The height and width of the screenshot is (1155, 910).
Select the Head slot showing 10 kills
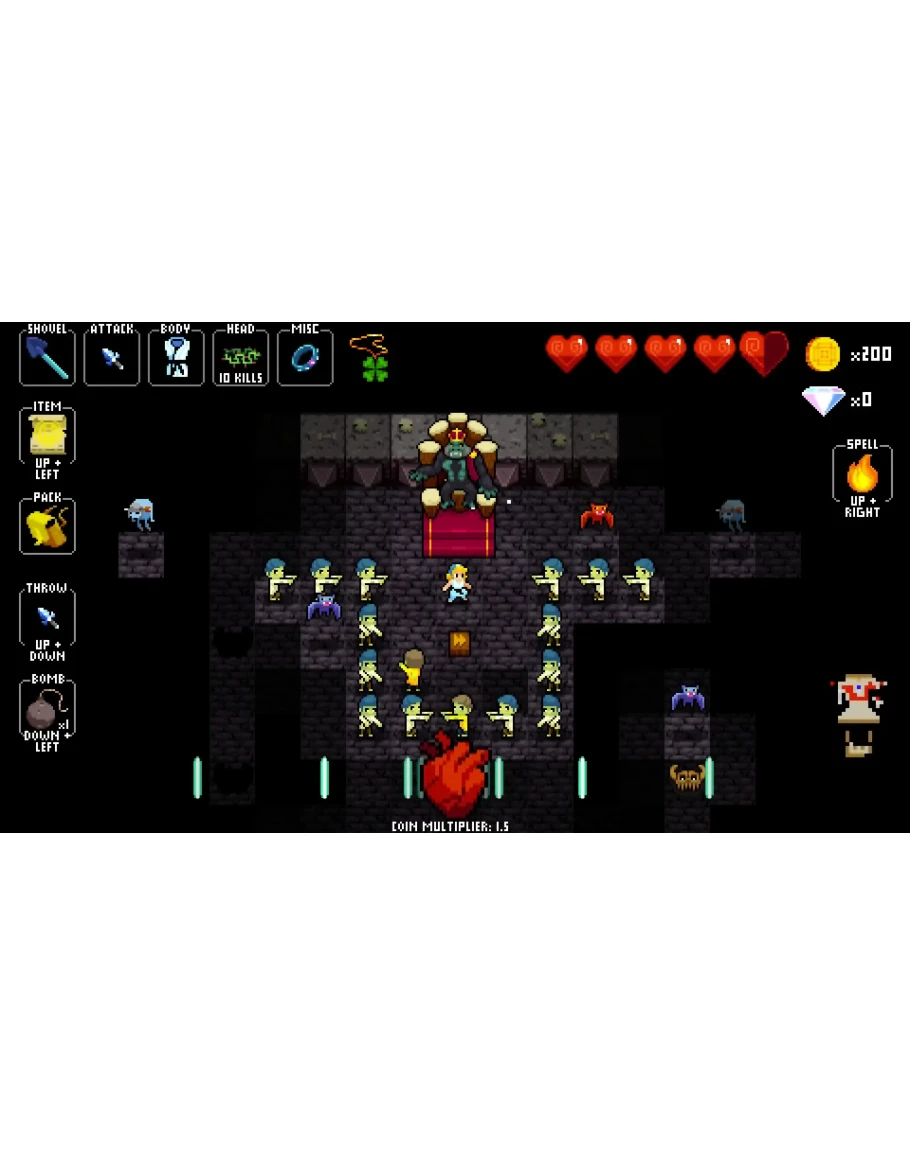[240, 357]
